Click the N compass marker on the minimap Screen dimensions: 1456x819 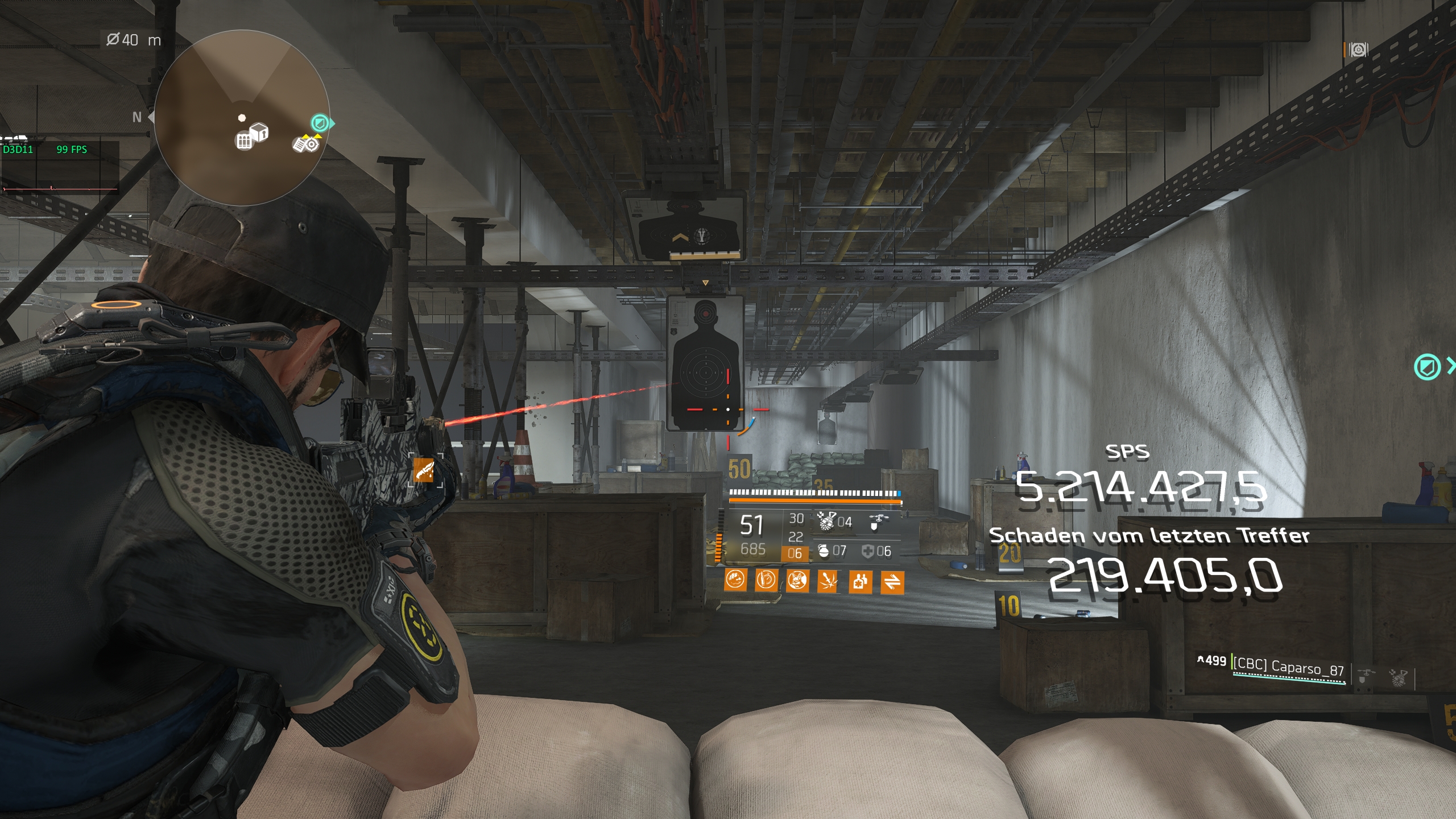pos(136,118)
